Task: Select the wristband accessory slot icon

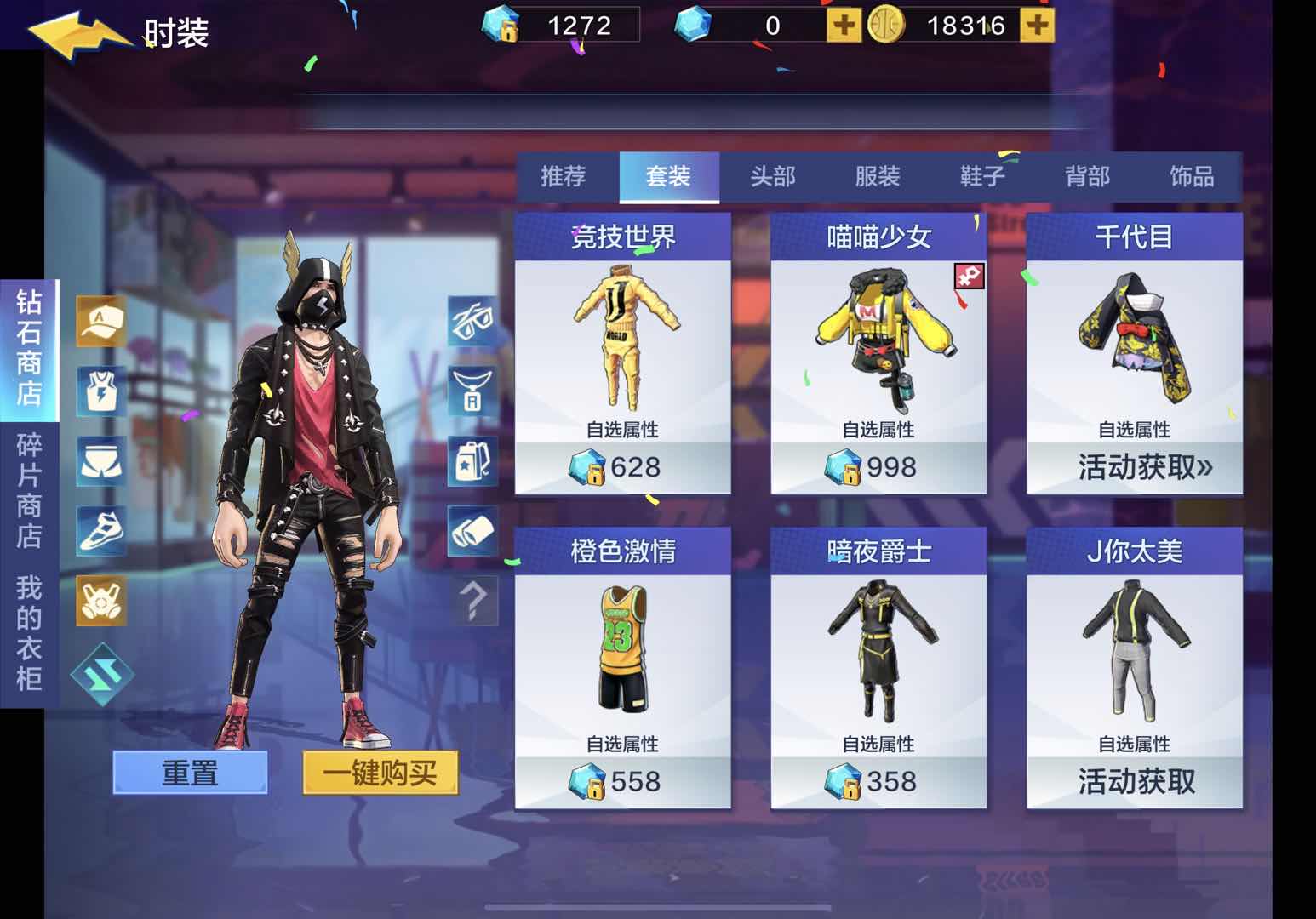Action: [472, 528]
